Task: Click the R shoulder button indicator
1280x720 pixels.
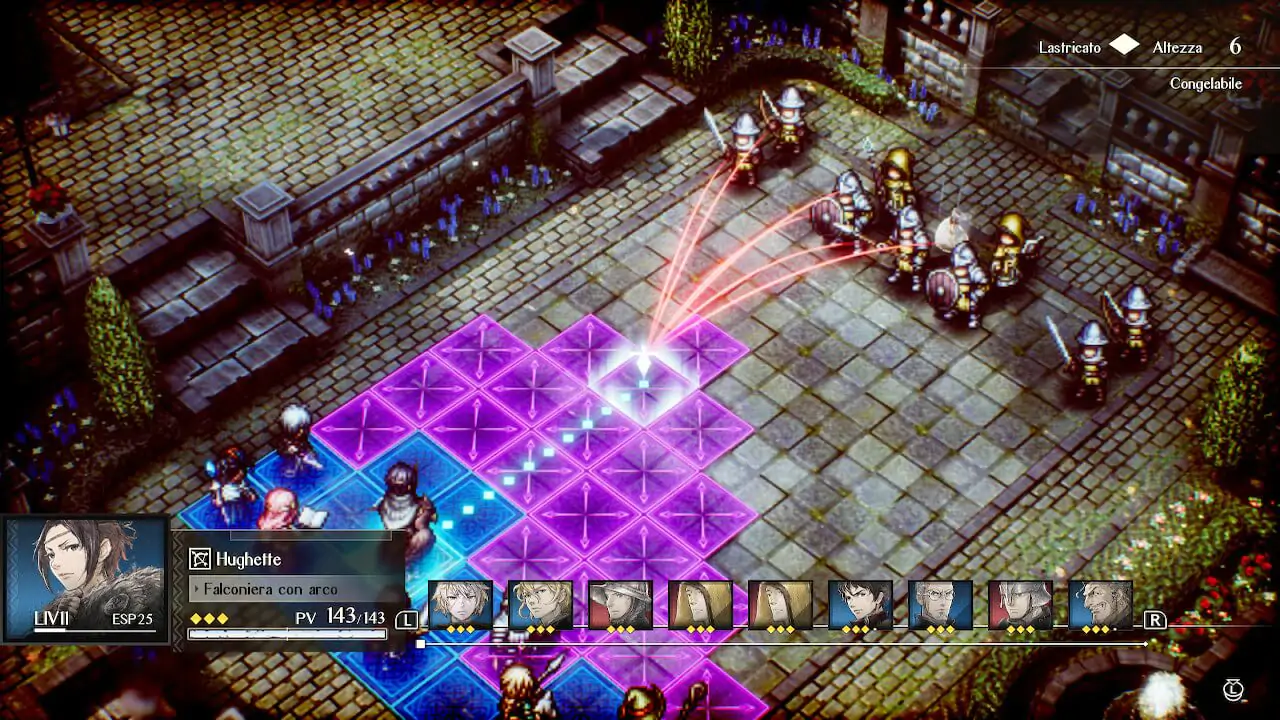Action: pos(1155,620)
